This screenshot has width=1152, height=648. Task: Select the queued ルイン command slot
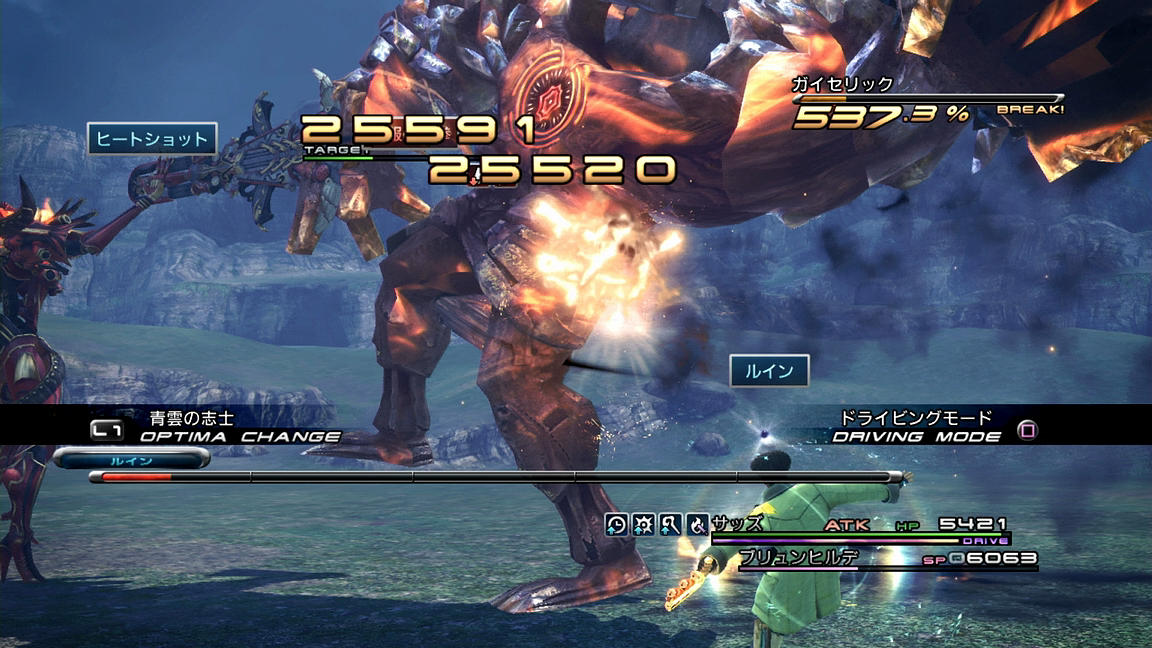(131, 459)
